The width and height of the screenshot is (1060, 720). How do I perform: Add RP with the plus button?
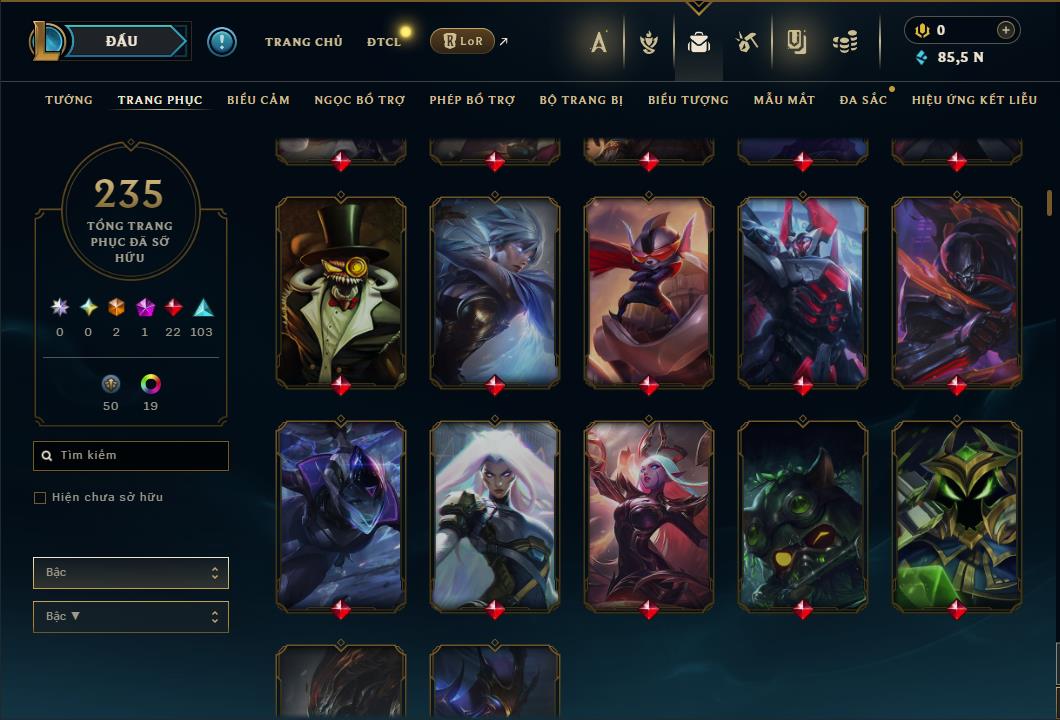[1006, 30]
